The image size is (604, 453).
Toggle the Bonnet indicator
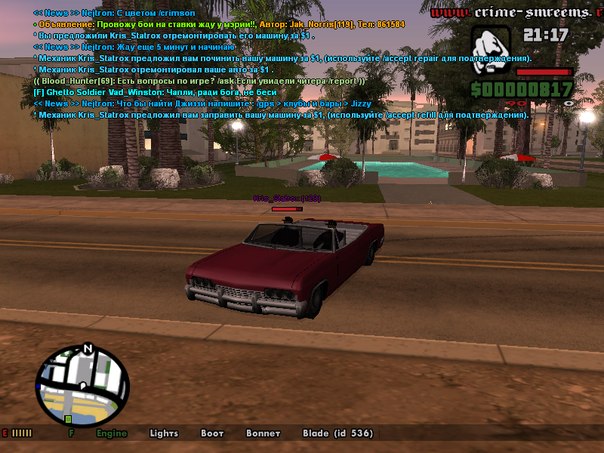262,433
